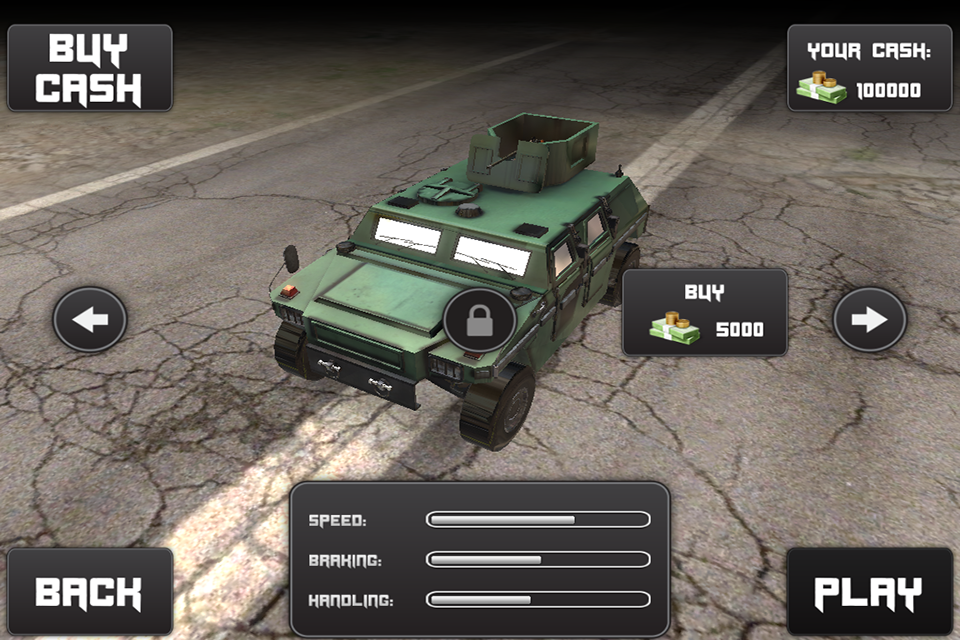Buy the vehicle for 5000
Image resolution: width=960 pixels, height=640 pixels.
(x=705, y=312)
